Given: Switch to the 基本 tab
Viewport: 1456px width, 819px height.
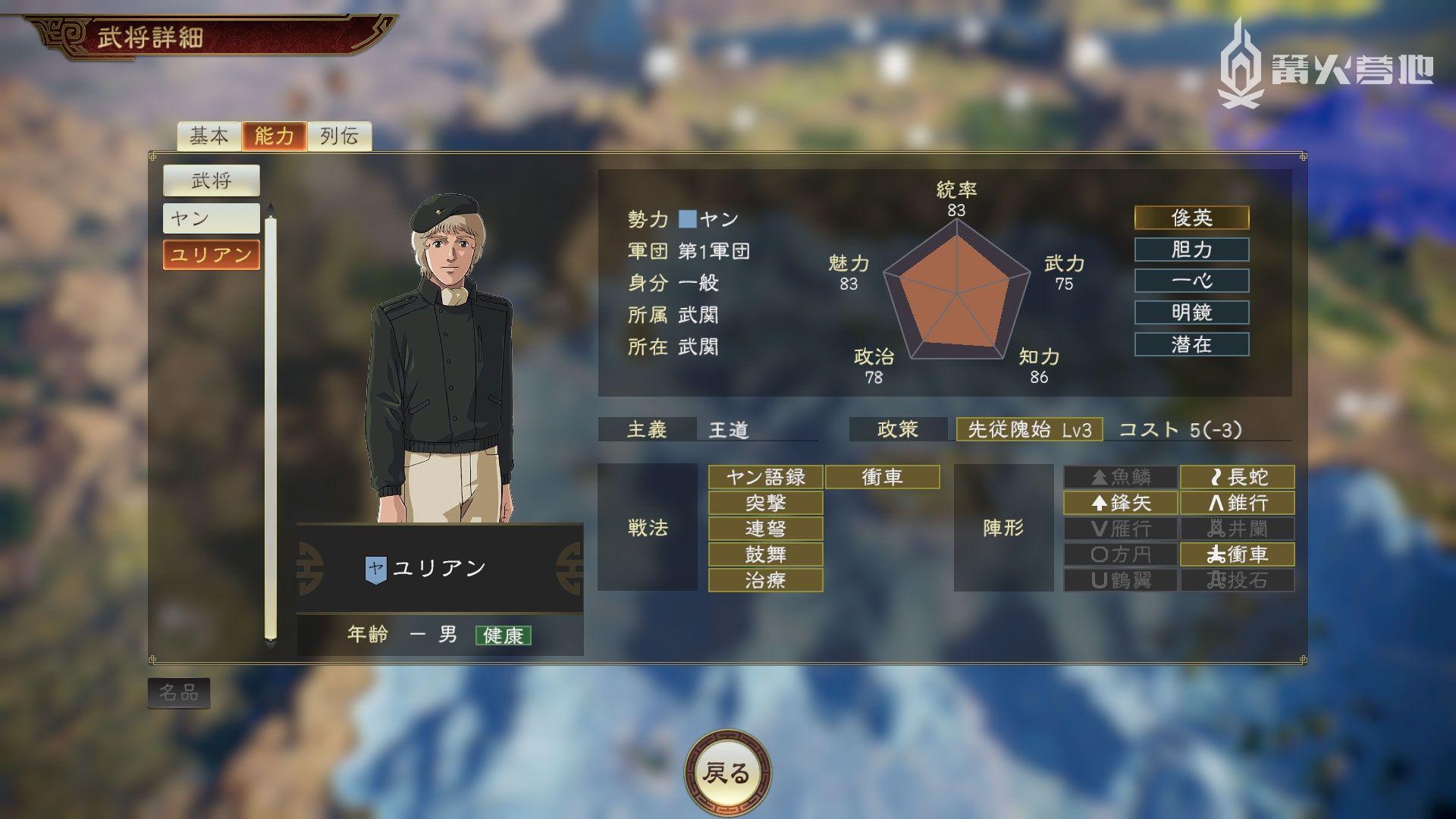Looking at the screenshot, I should coord(209,136).
